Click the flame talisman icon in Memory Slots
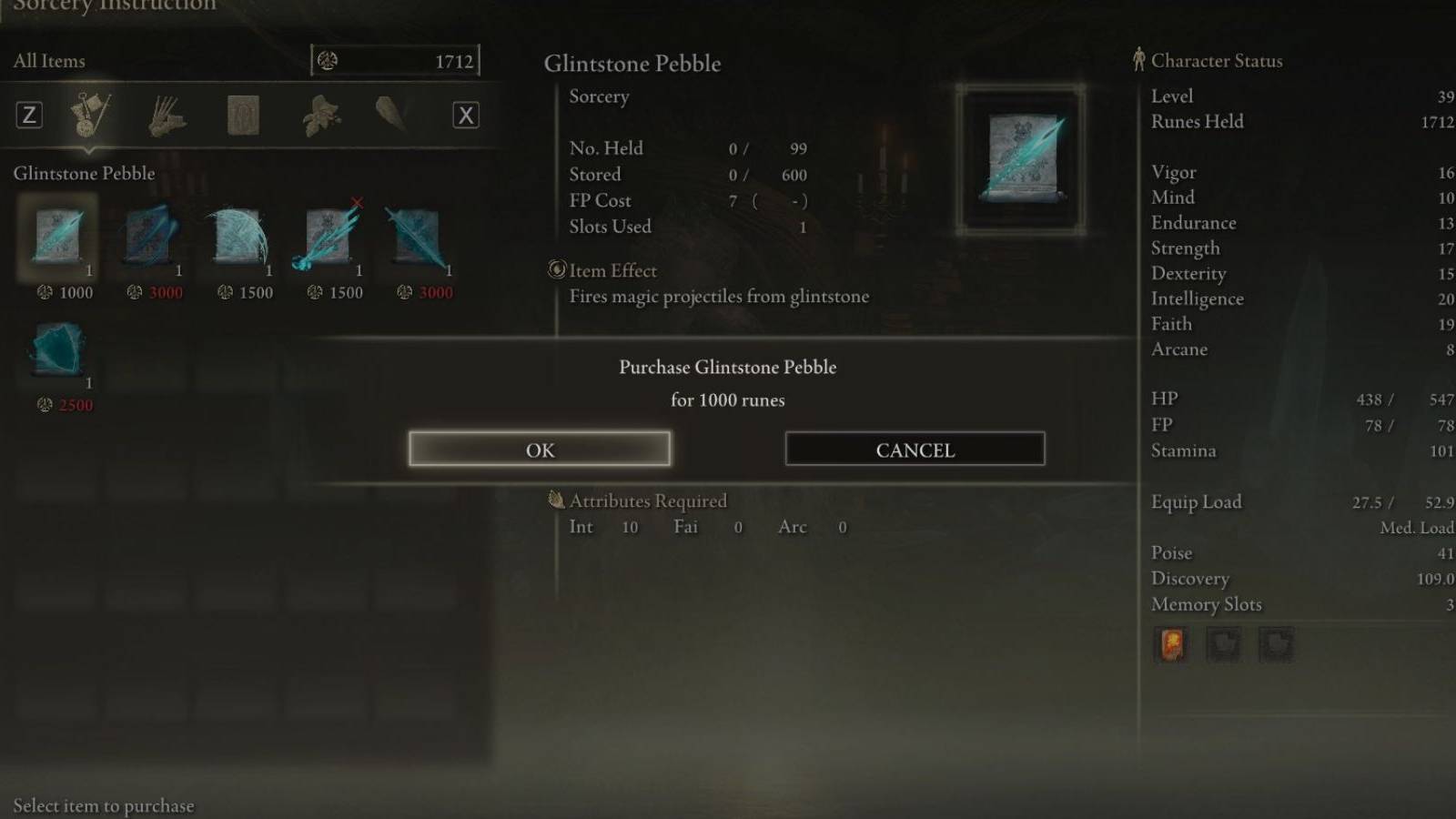The image size is (1456, 819). (x=1171, y=644)
